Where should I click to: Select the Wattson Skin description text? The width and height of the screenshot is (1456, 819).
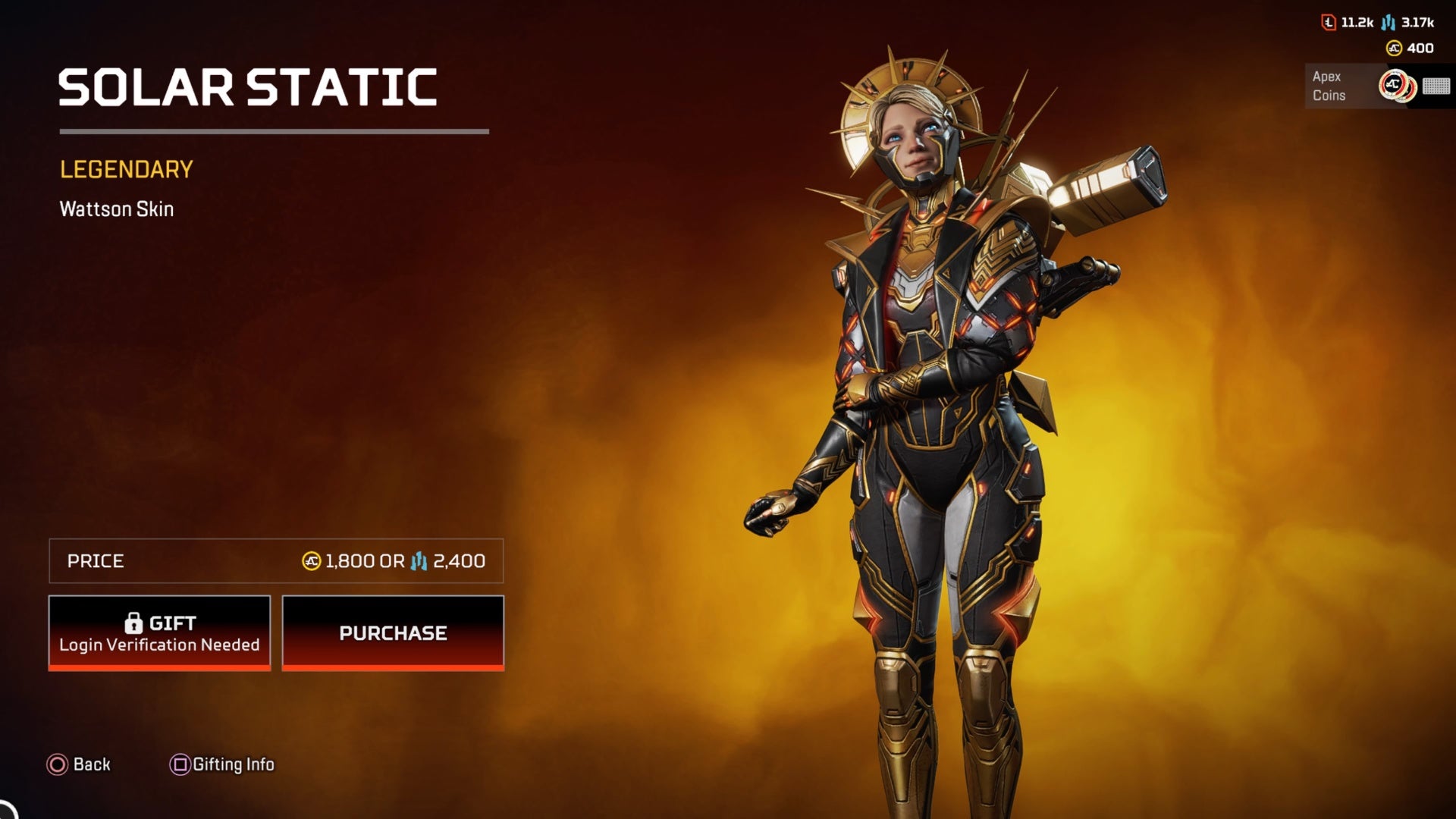coord(116,209)
